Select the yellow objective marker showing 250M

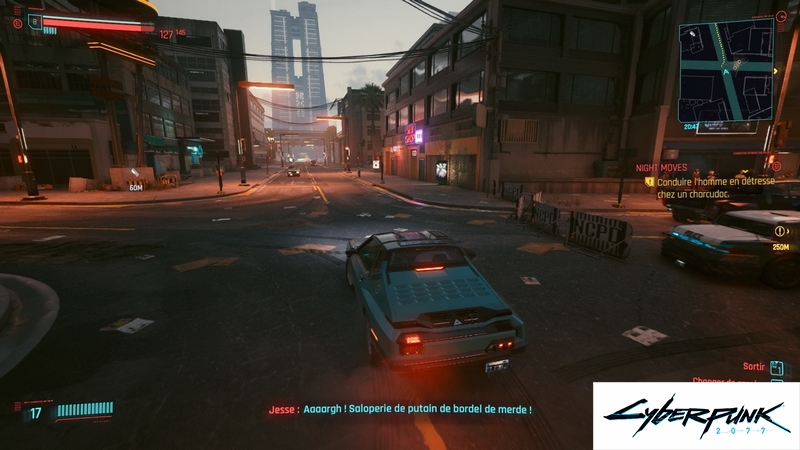780,231
